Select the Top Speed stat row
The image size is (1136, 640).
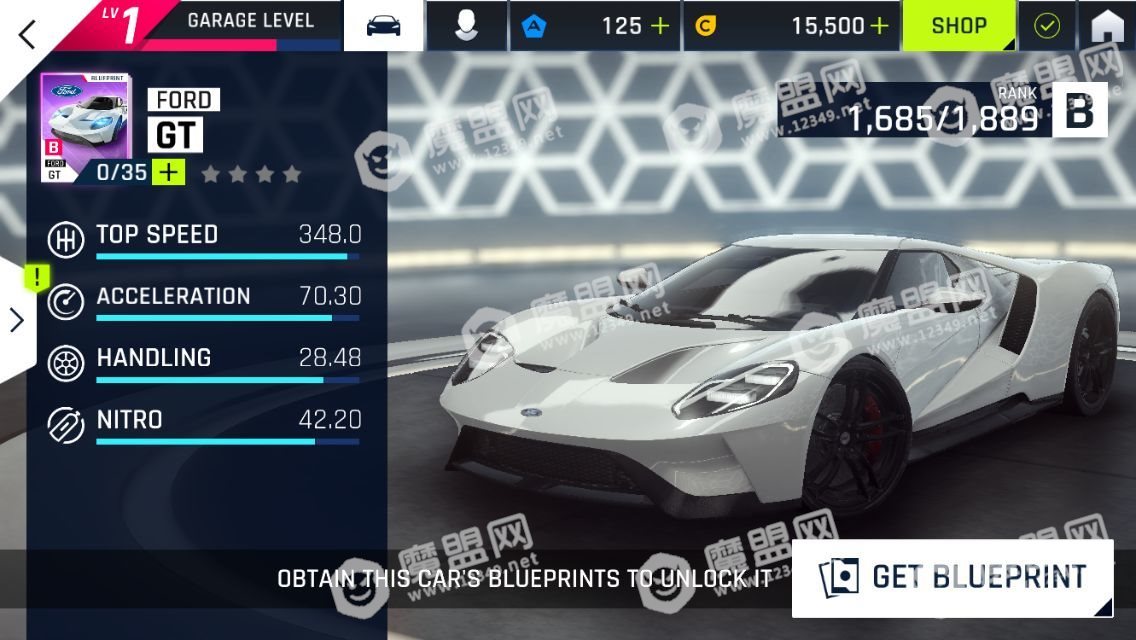(x=204, y=240)
